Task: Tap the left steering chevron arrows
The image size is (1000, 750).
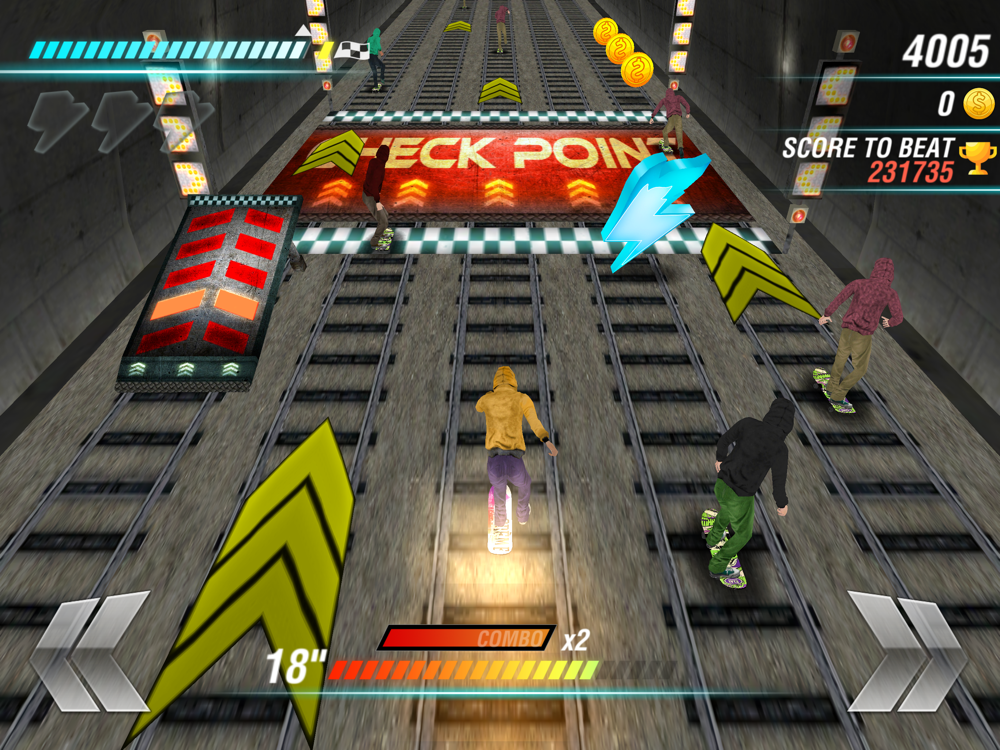Action: click(x=90, y=651)
